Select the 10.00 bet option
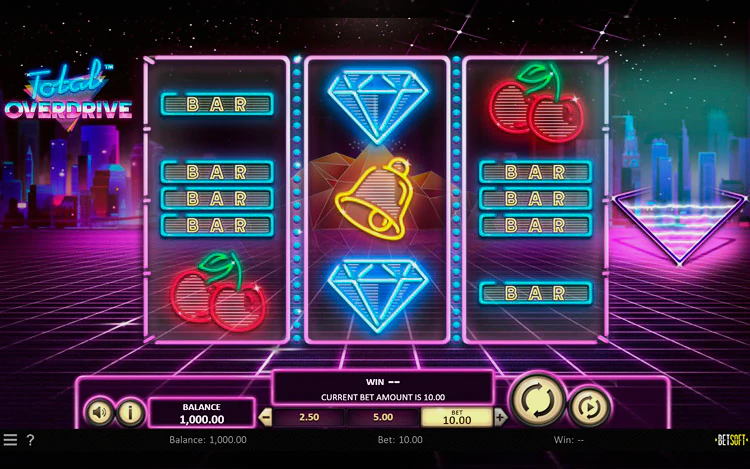Viewport: 750px width, 469px height. tap(456, 417)
